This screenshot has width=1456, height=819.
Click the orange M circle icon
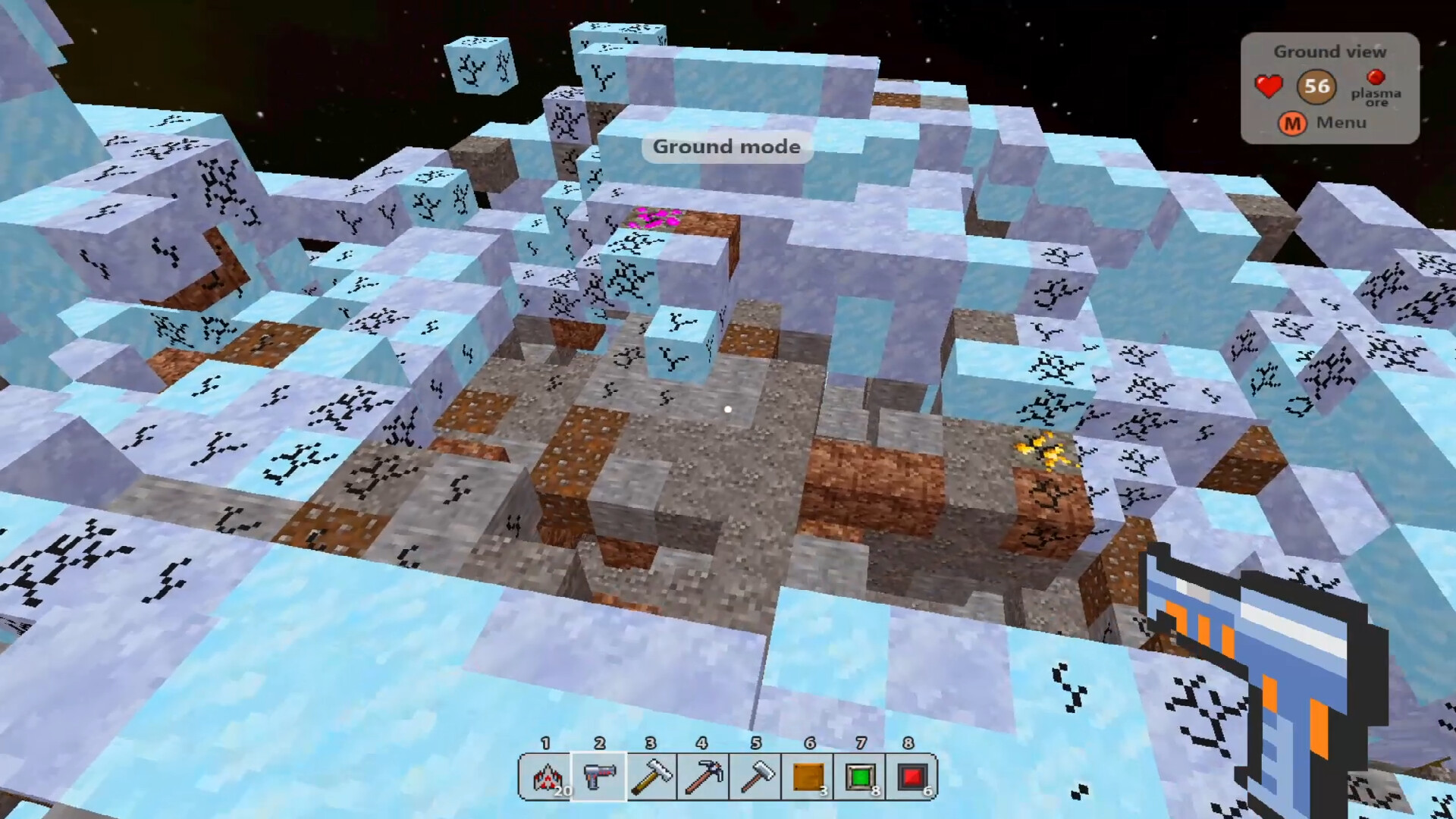1291,124
